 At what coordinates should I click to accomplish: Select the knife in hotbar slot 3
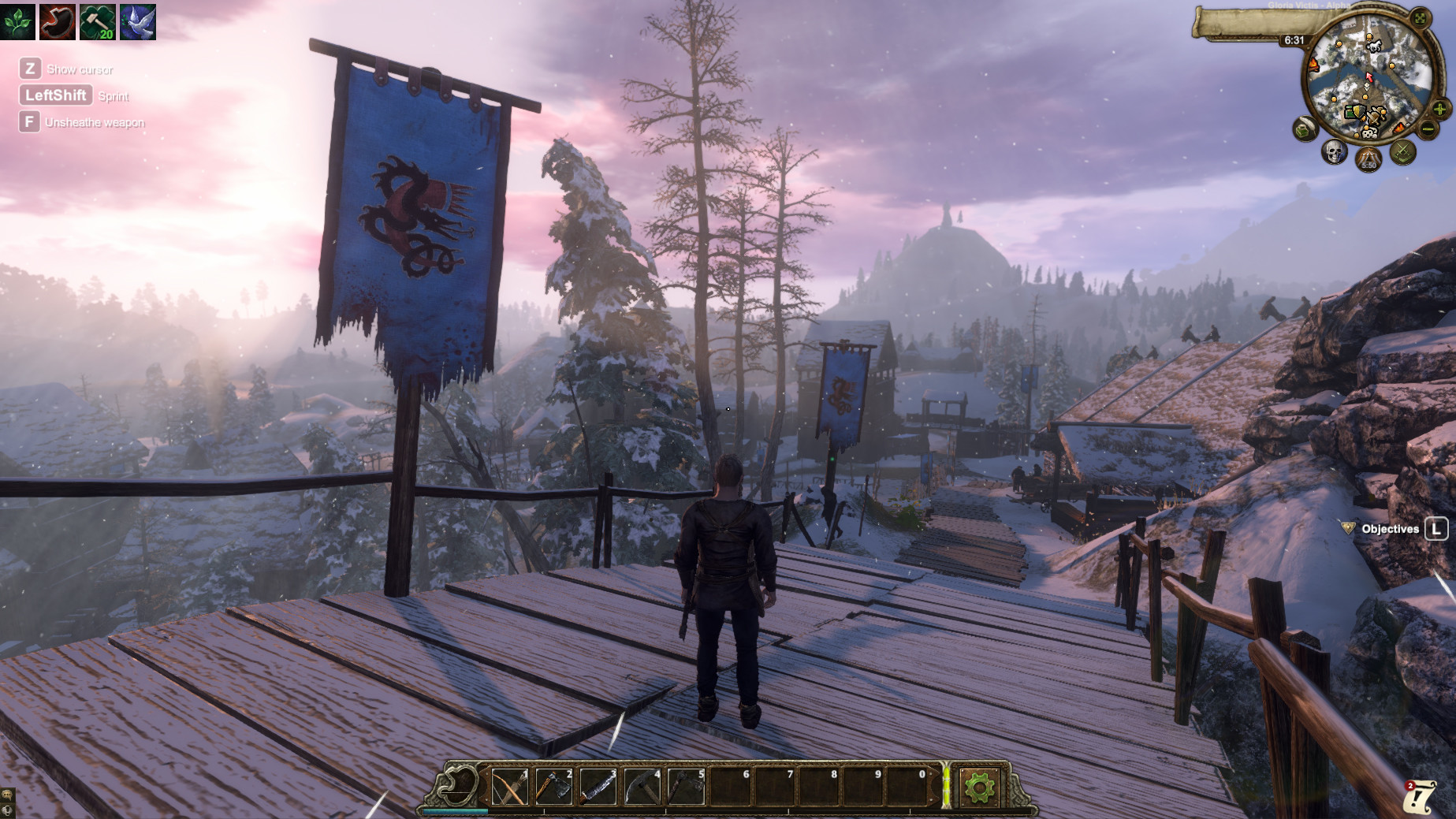coord(598,787)
